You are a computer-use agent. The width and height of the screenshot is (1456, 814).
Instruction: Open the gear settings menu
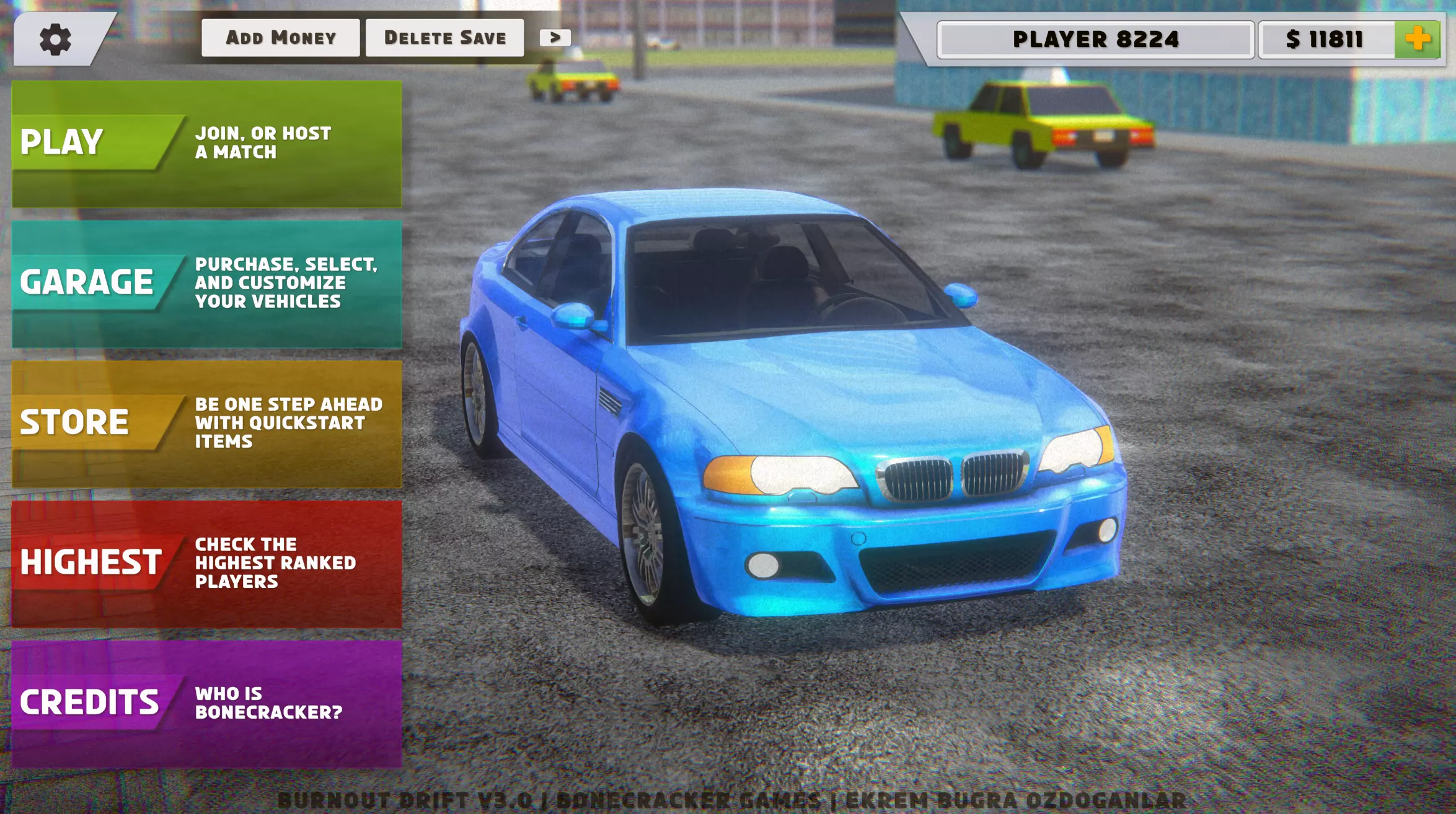[55, 40]
